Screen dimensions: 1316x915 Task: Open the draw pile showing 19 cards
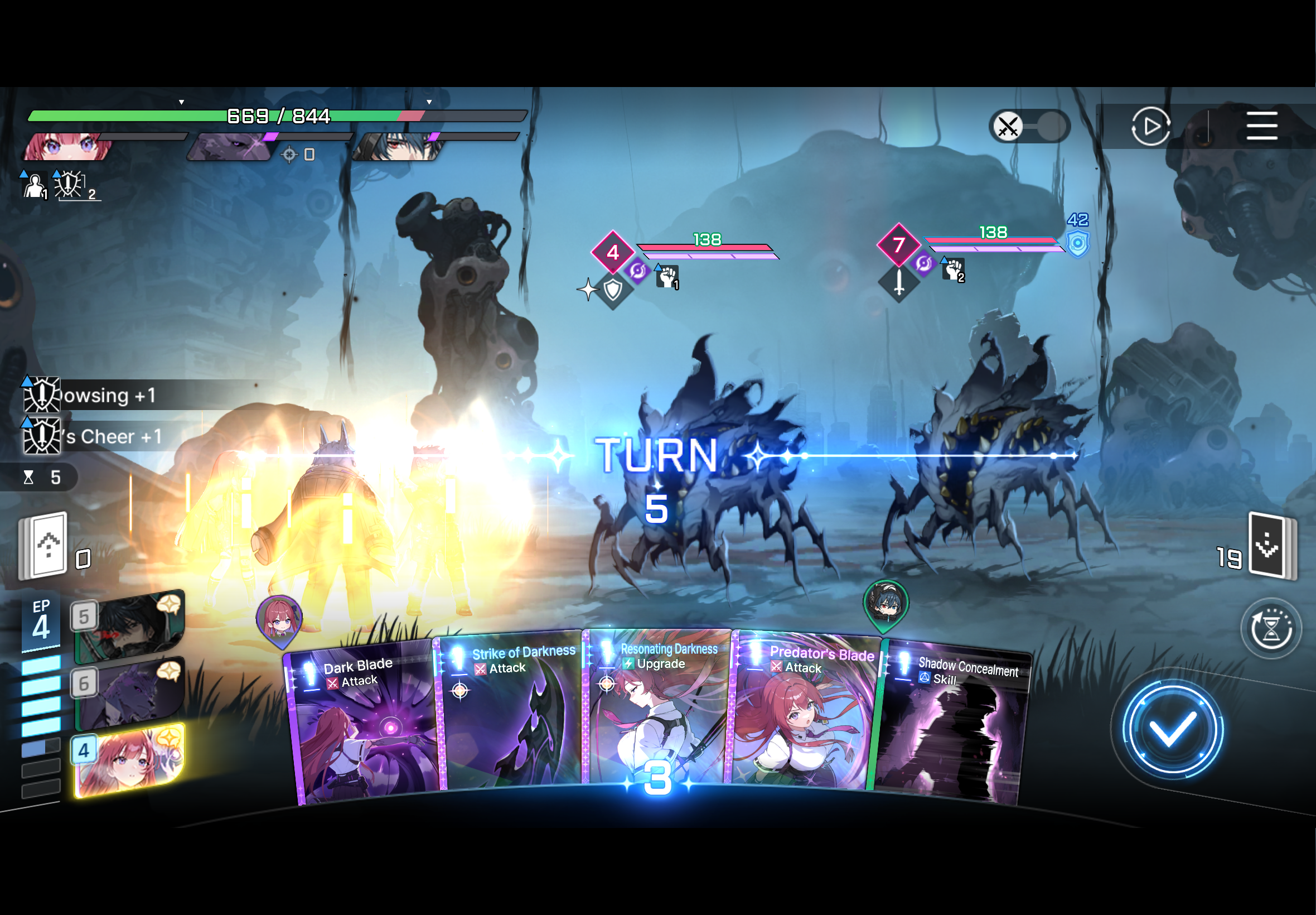(x=1272, y=546)
